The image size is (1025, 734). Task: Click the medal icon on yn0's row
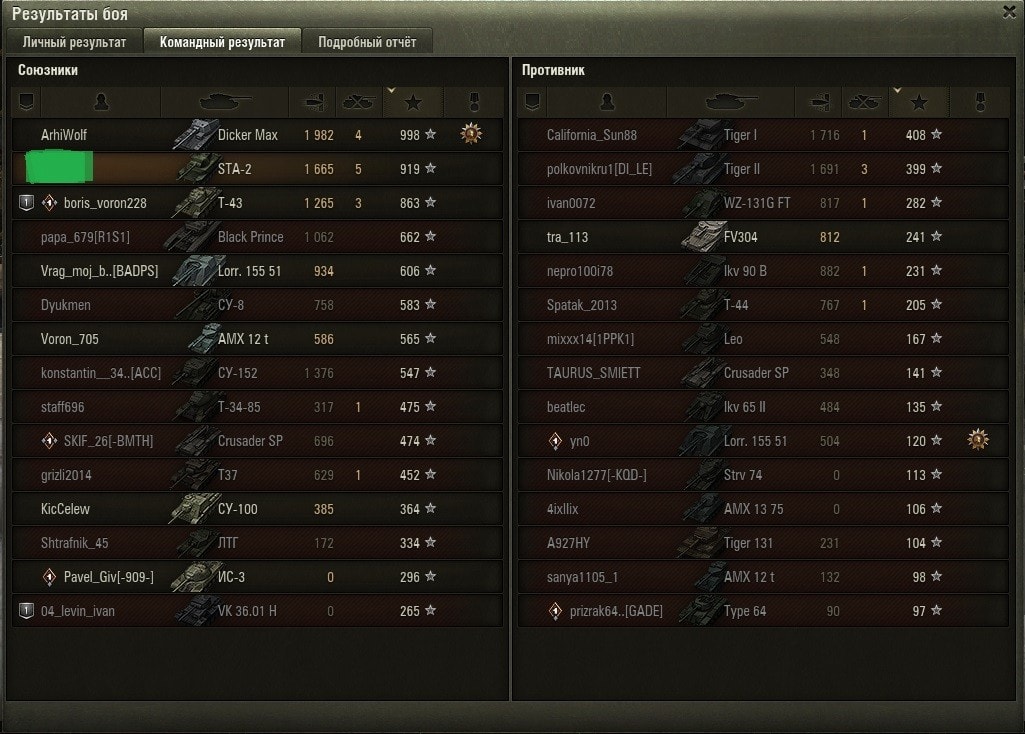(977, 440)
